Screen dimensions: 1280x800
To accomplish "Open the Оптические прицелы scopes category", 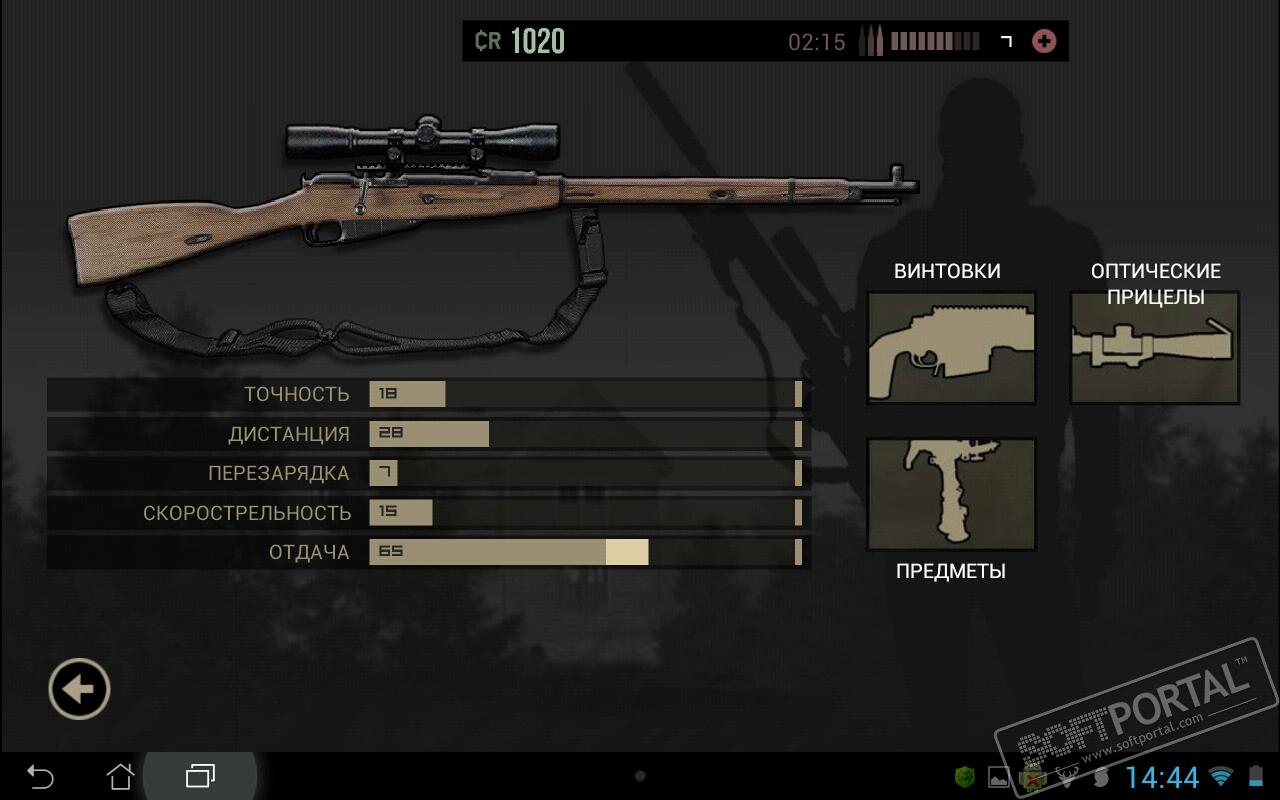I will point(1154,347).
